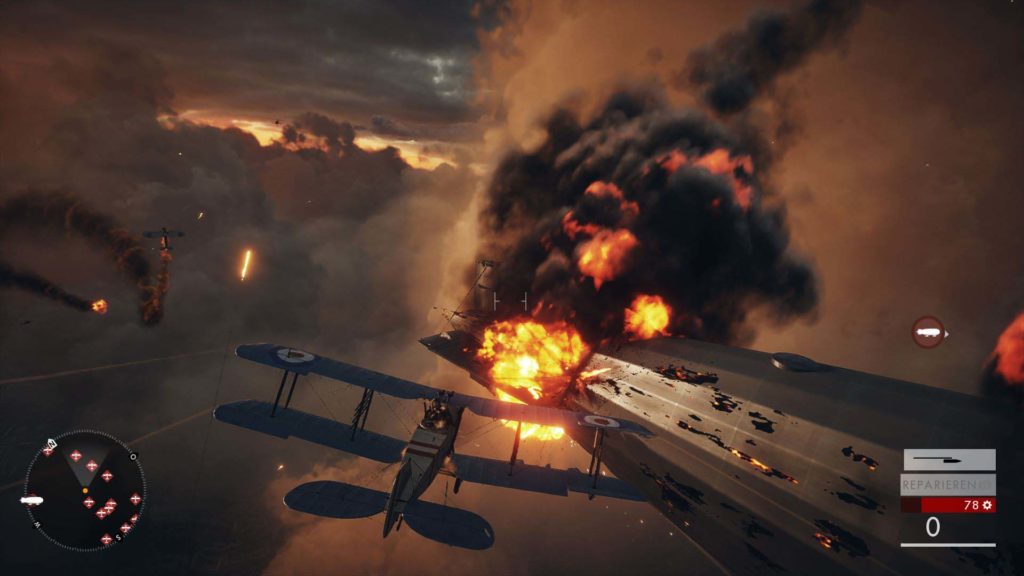Click the airship objective marker icon
The height and width of the screenshot is (576, 1024).
(x=928, y=332)
